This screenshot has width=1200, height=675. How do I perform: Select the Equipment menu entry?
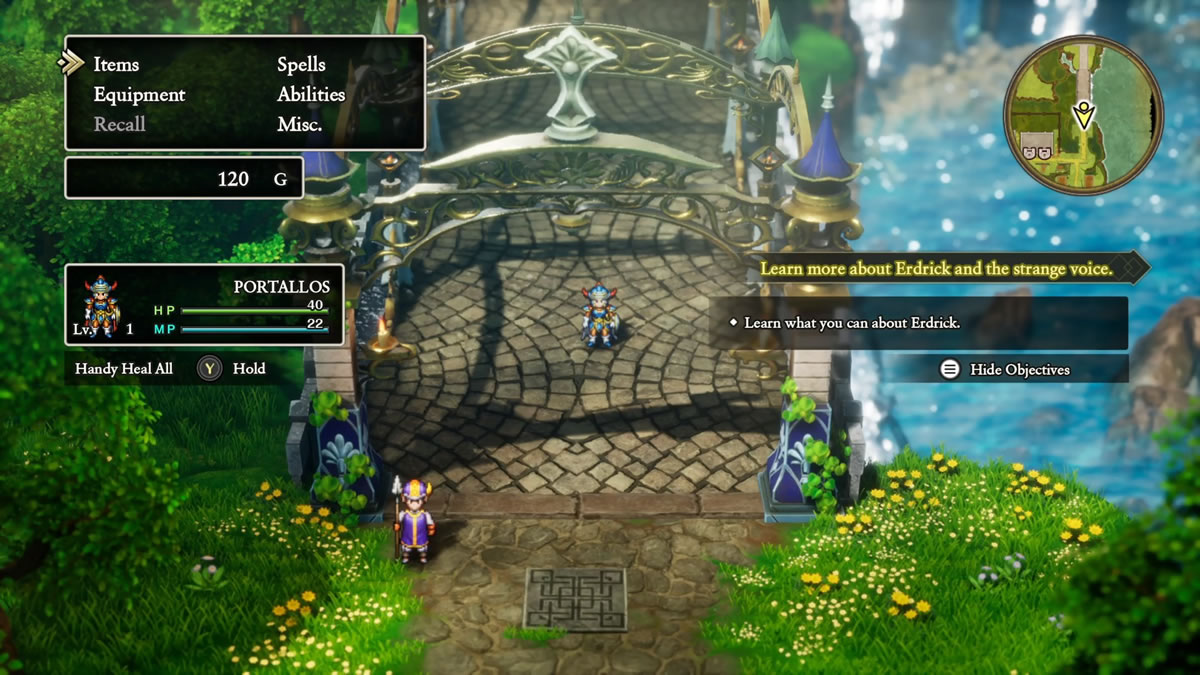pyautogui.click(x=139, y=95)
